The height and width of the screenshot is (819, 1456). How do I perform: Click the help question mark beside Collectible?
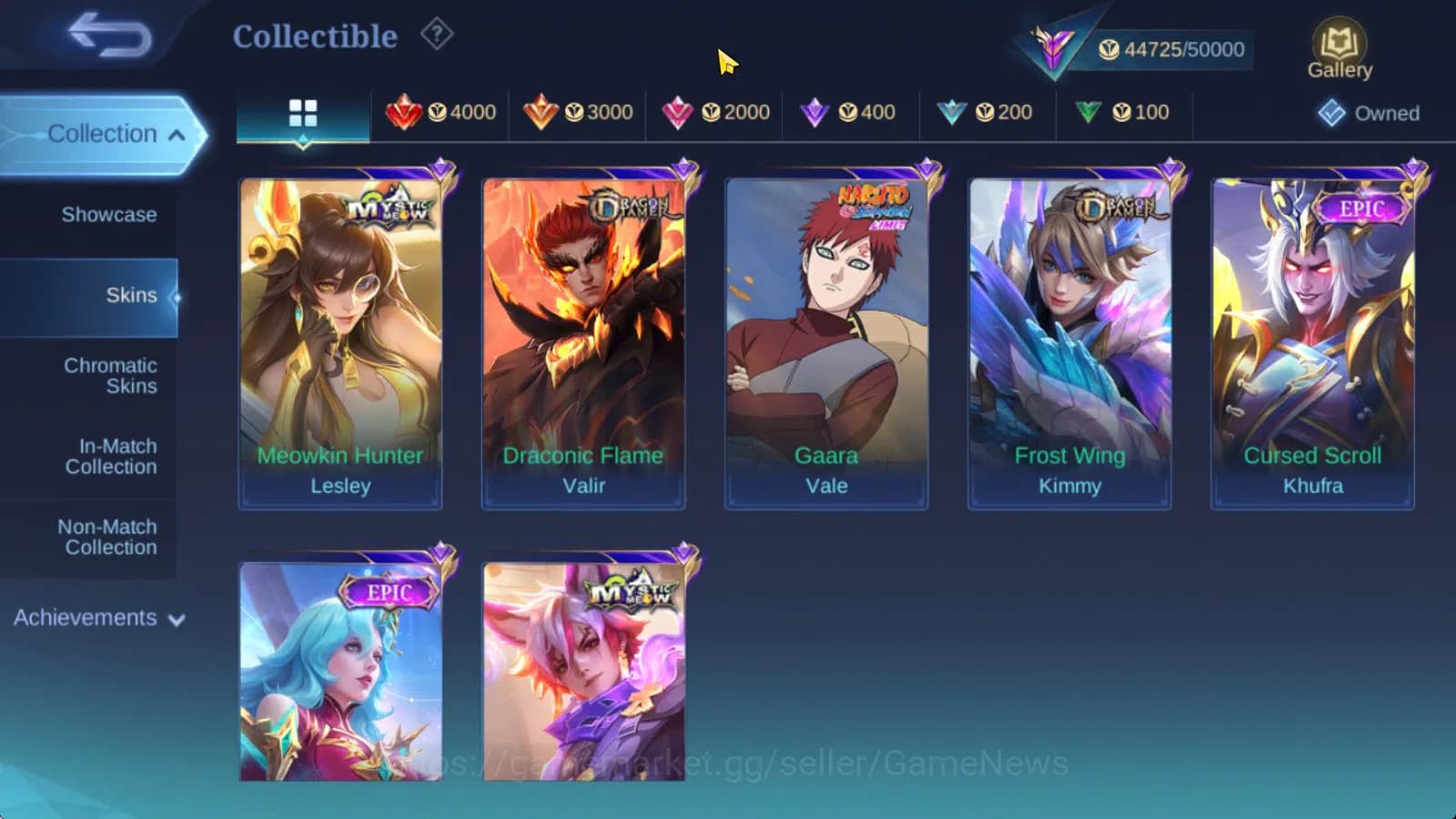click(438, 35)
